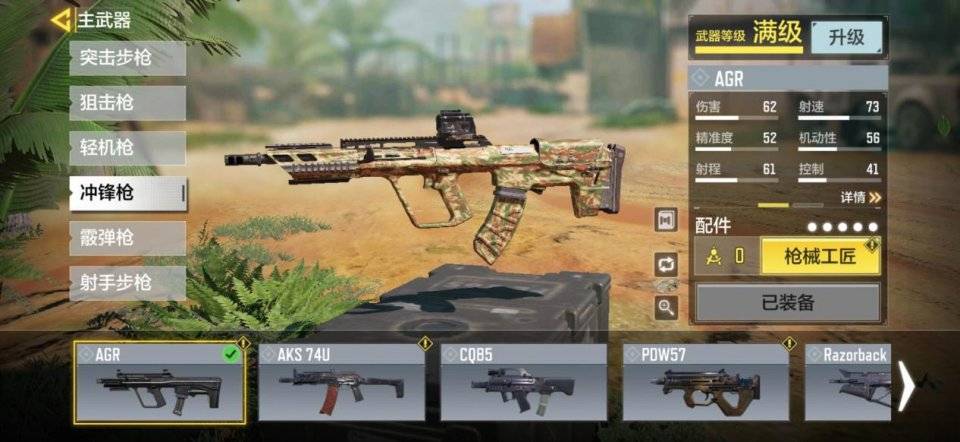The height and width of the screenshot is (442, 960).
Task: Switch to the 突击步枪 category
Action: click(x=127, y=58)
